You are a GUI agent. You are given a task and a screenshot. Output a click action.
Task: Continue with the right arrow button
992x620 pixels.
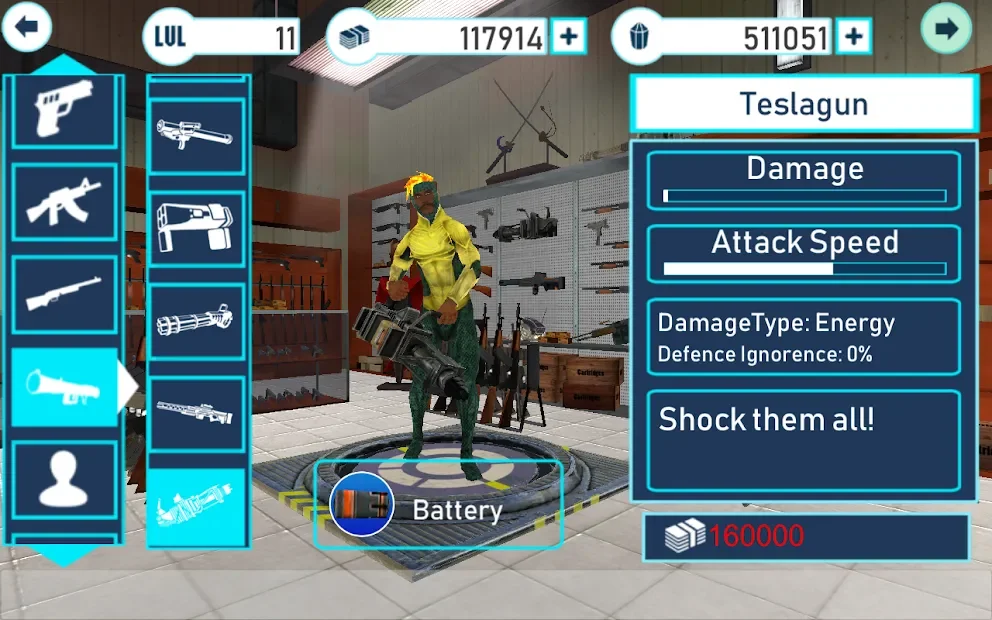(947, 28)
